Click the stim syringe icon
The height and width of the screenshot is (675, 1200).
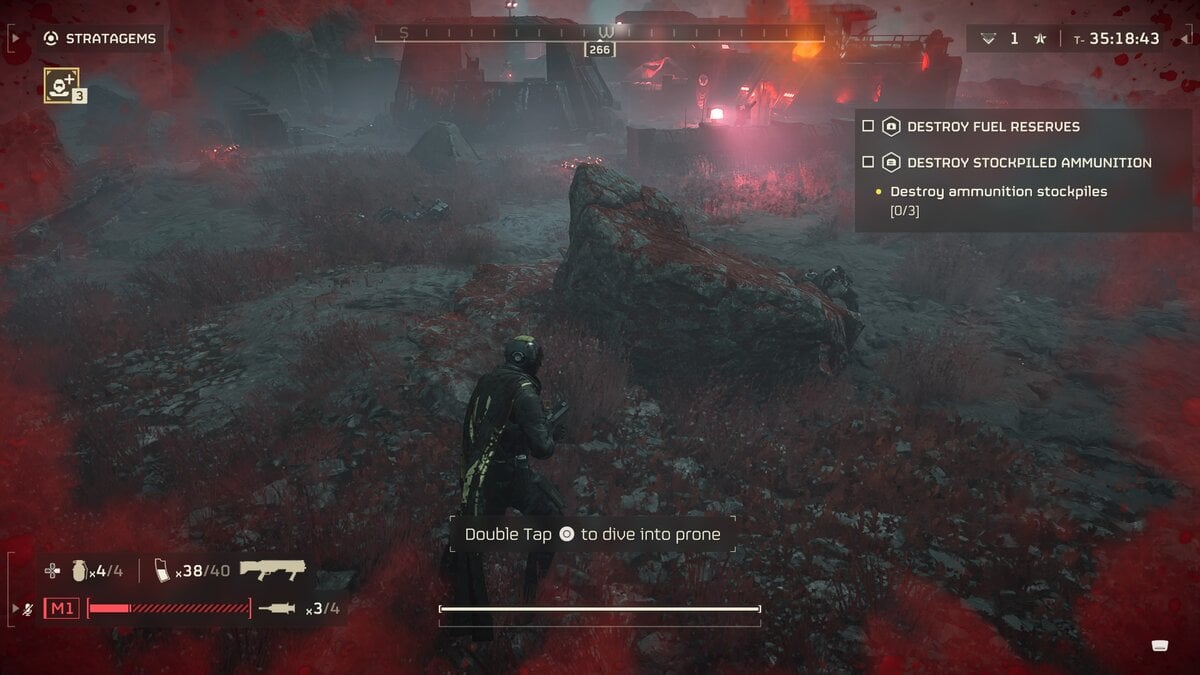point(277,608)
